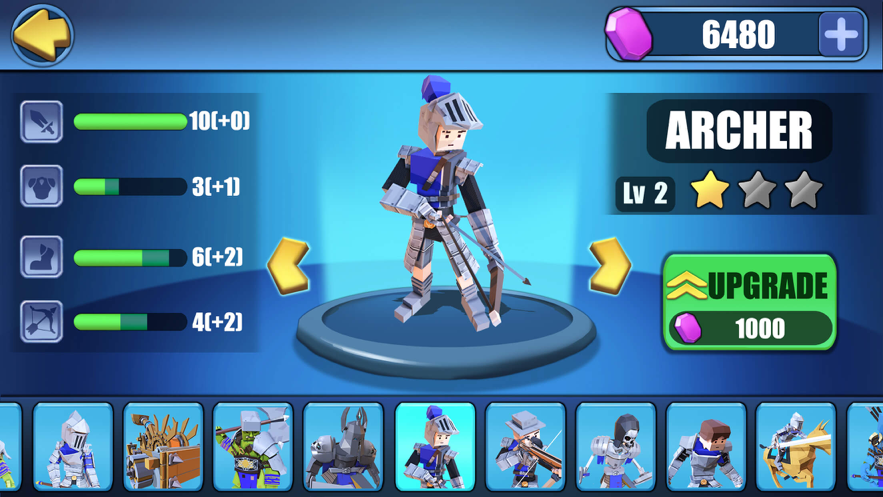Add more gems with the plus button
883x497 pixels.
pyautogui.click(x=841, y=35)
